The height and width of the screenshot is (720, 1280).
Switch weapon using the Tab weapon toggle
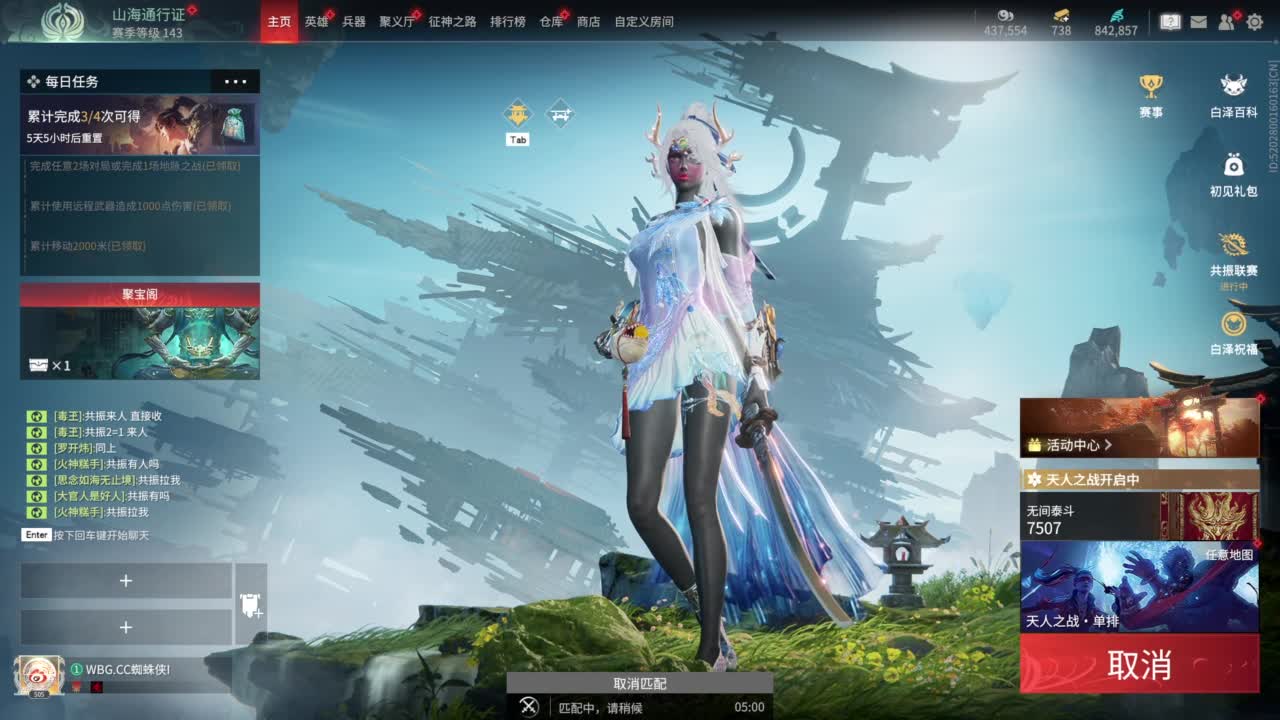point(517,115)
